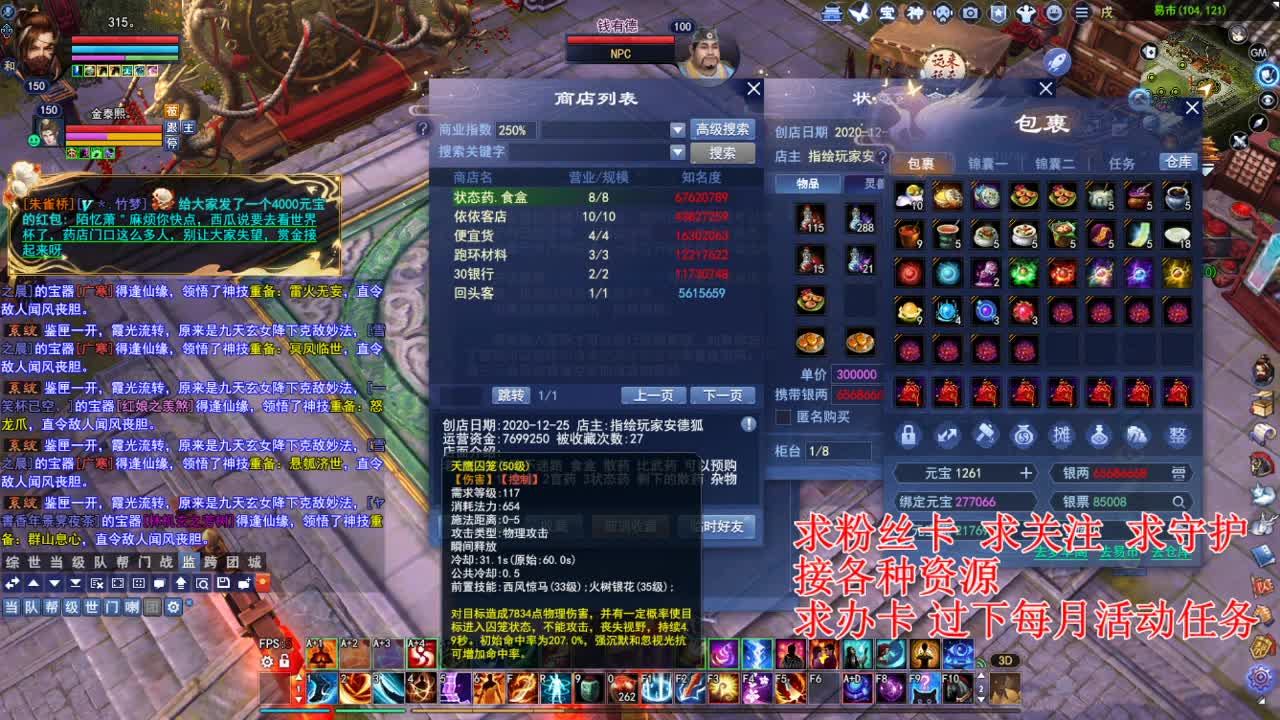The image size is (1280, 720).
Task: Tidy the bag with the 整 organize icon
Action: click(x=1177, y=435)
